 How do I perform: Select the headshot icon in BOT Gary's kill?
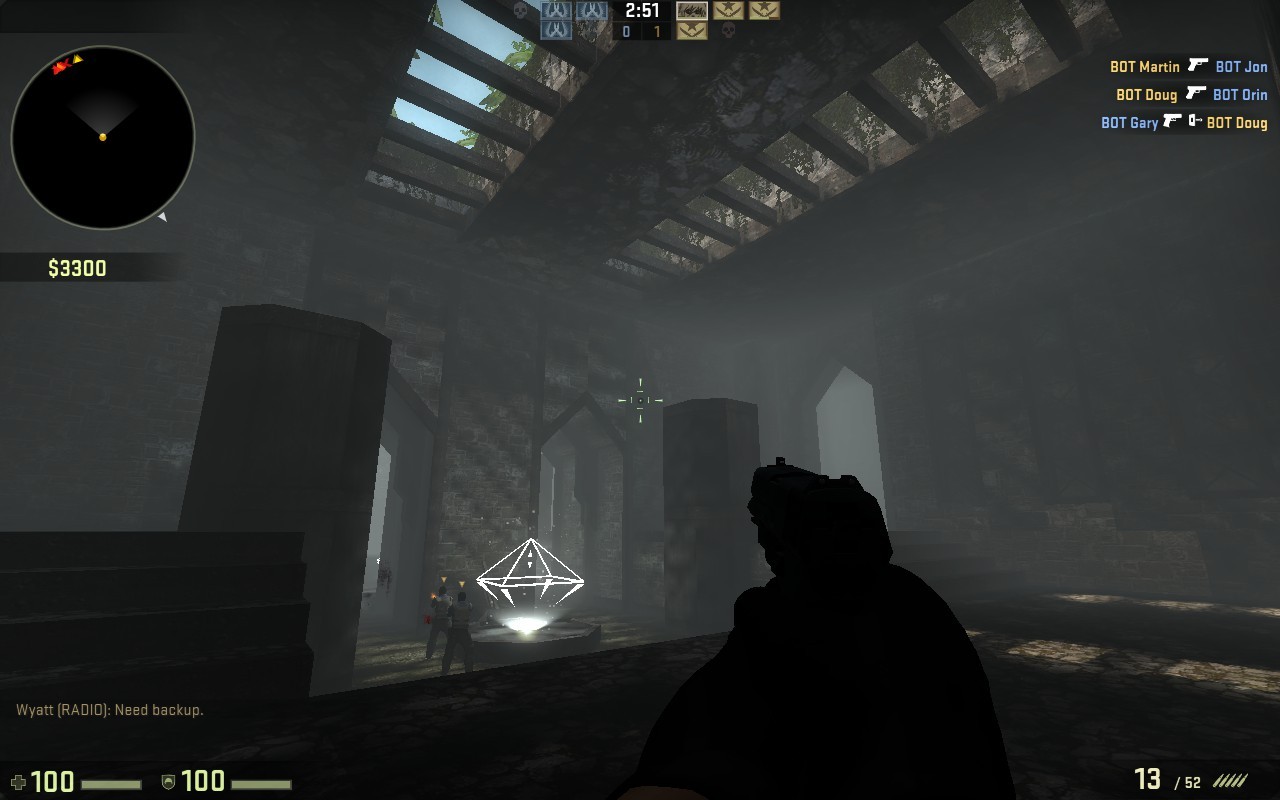[x=1195, y=120]
